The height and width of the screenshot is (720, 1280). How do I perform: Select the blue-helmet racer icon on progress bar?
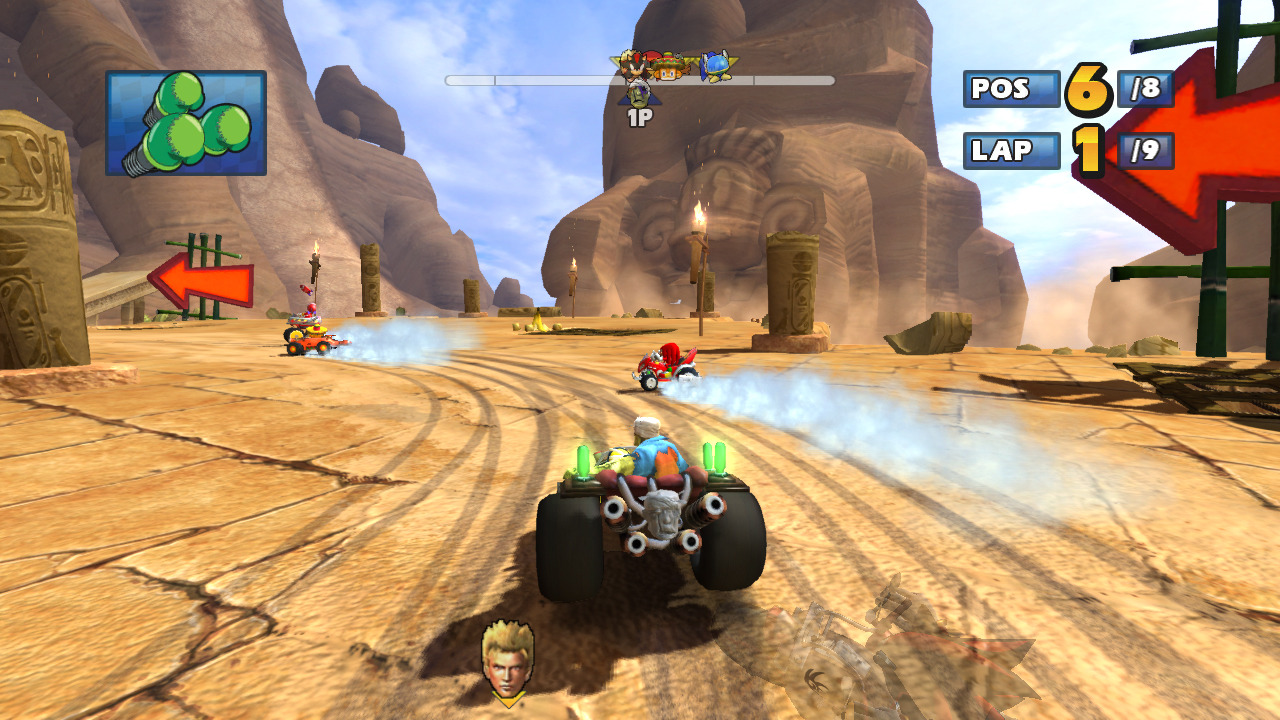pos(715,66)
